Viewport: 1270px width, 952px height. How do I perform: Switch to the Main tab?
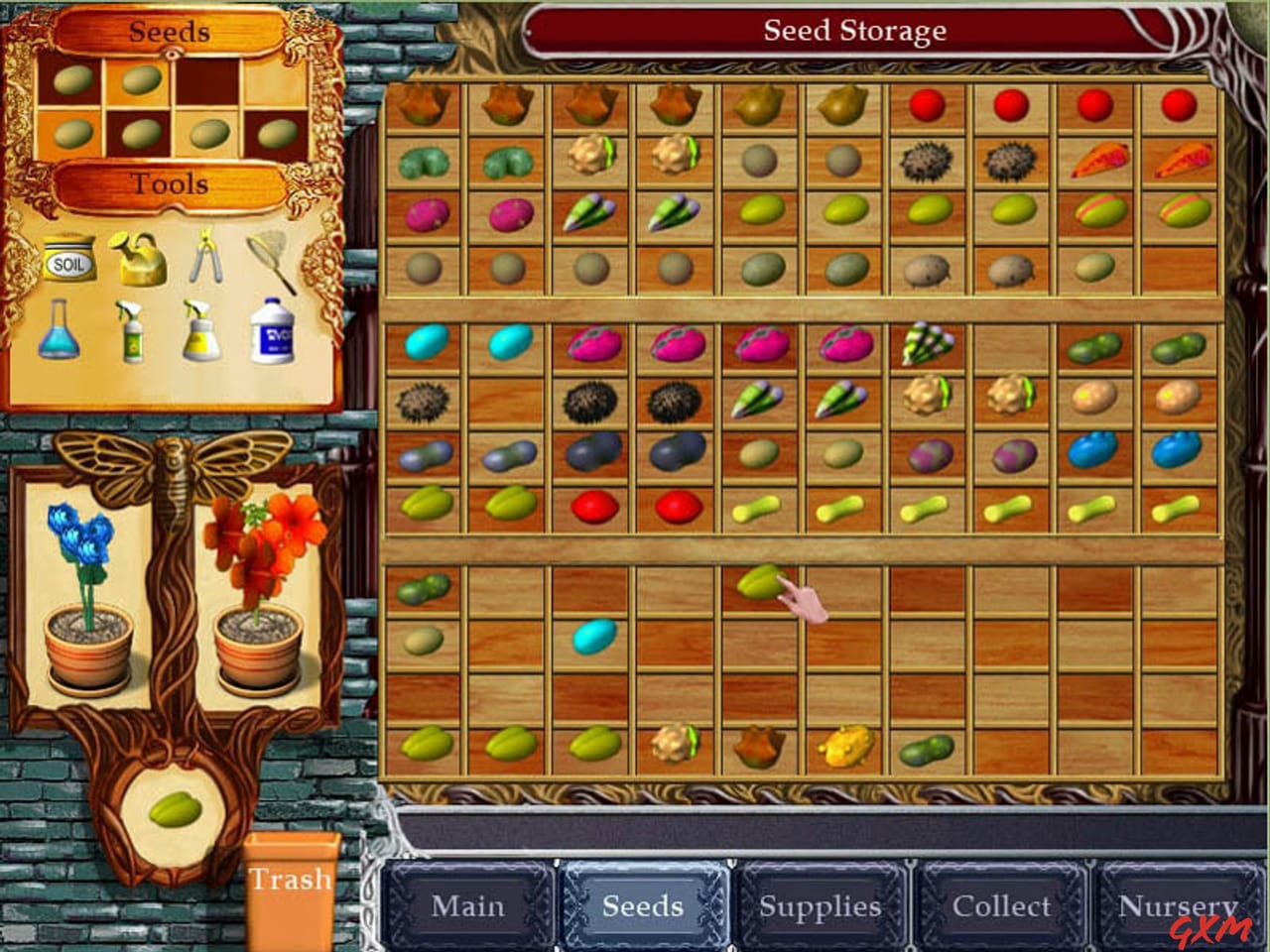[x=467, y=905]
